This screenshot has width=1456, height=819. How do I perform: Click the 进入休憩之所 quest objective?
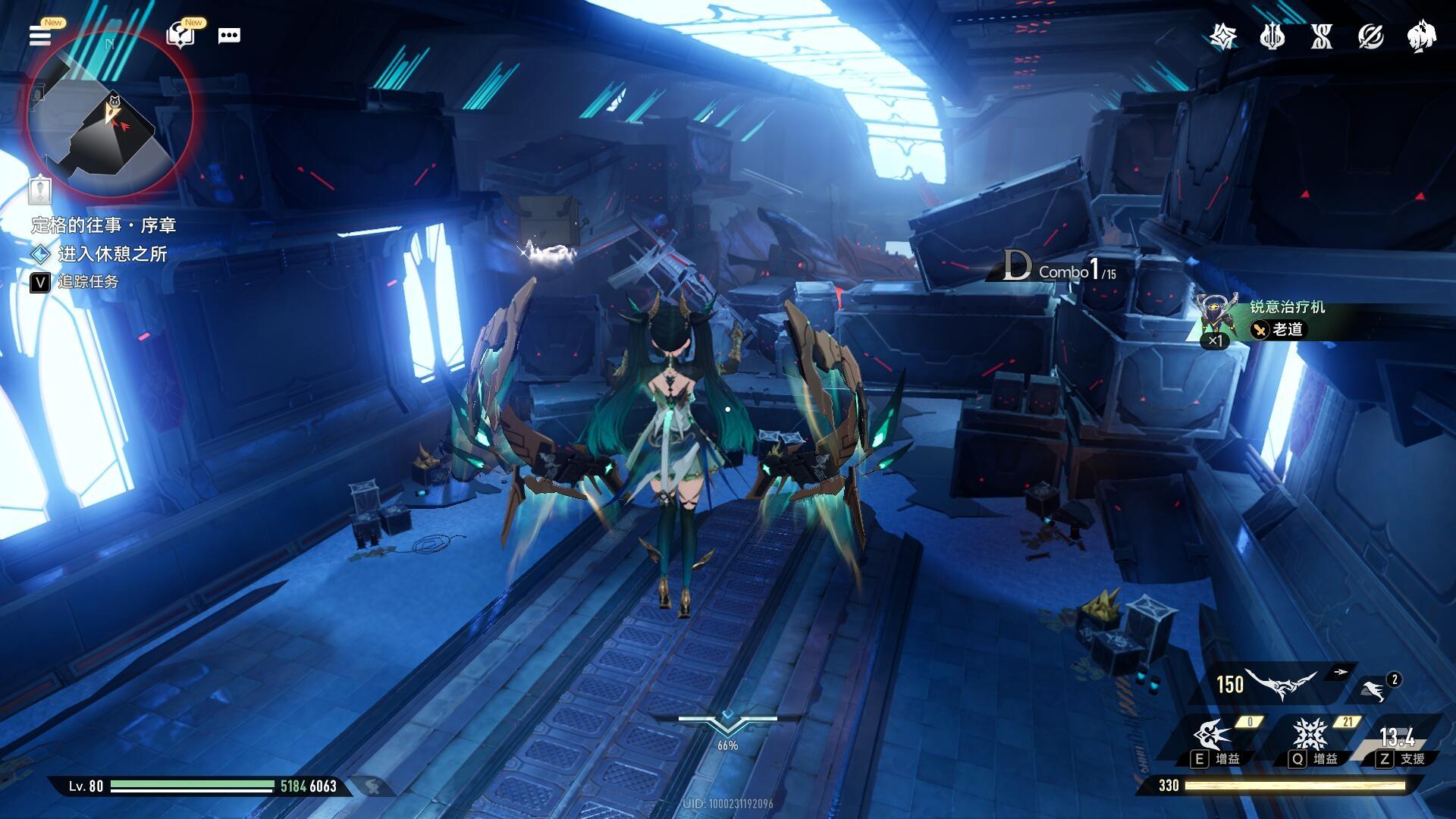(112, 254)
